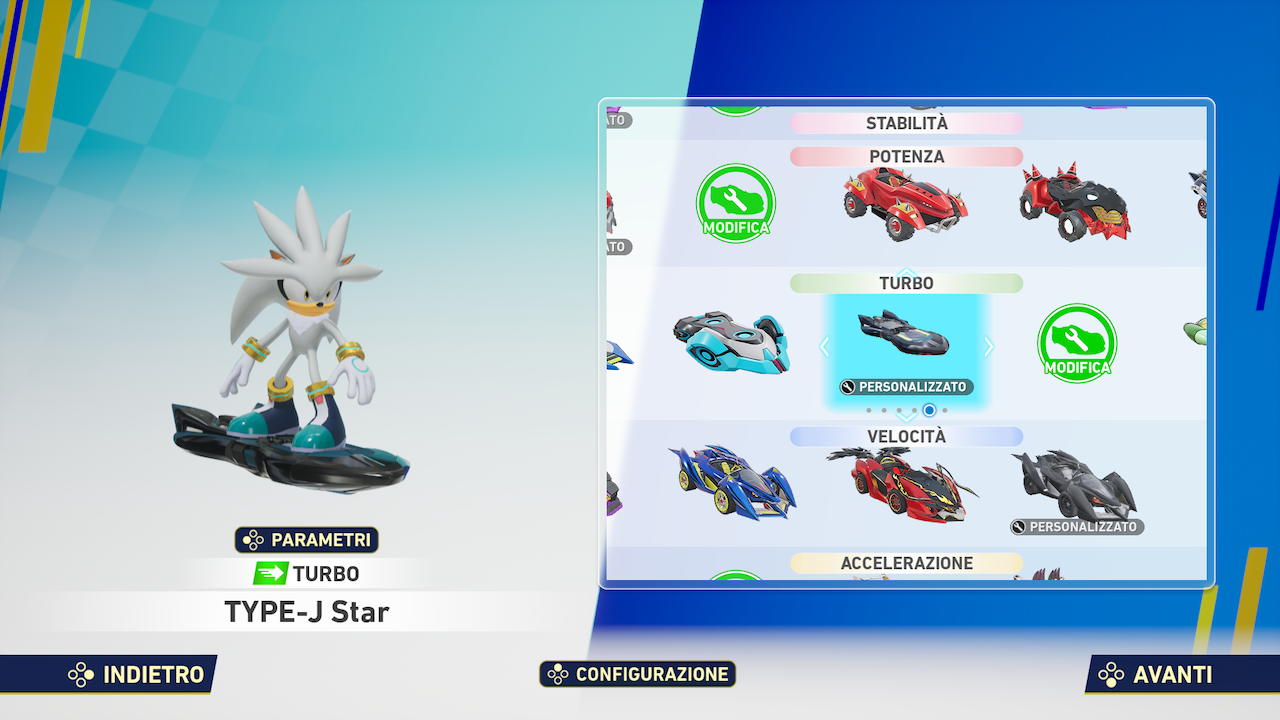This screenshot has height=720, width=1280.
Task: Click the PERSONALIZZATO lock icon under the selected turbo vehicle
Action: [846, 386]
